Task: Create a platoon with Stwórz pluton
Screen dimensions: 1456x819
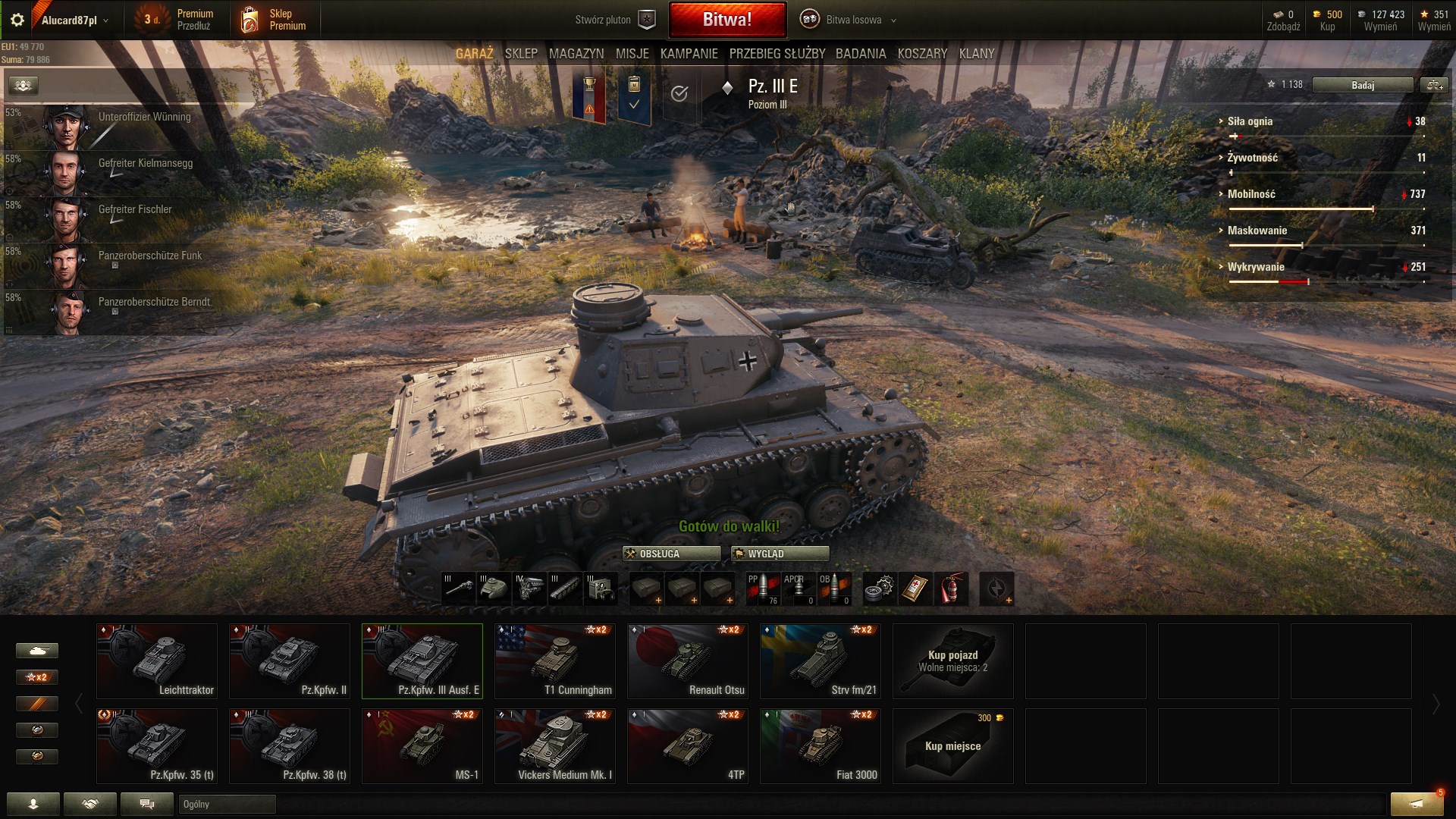Action: 614,20
